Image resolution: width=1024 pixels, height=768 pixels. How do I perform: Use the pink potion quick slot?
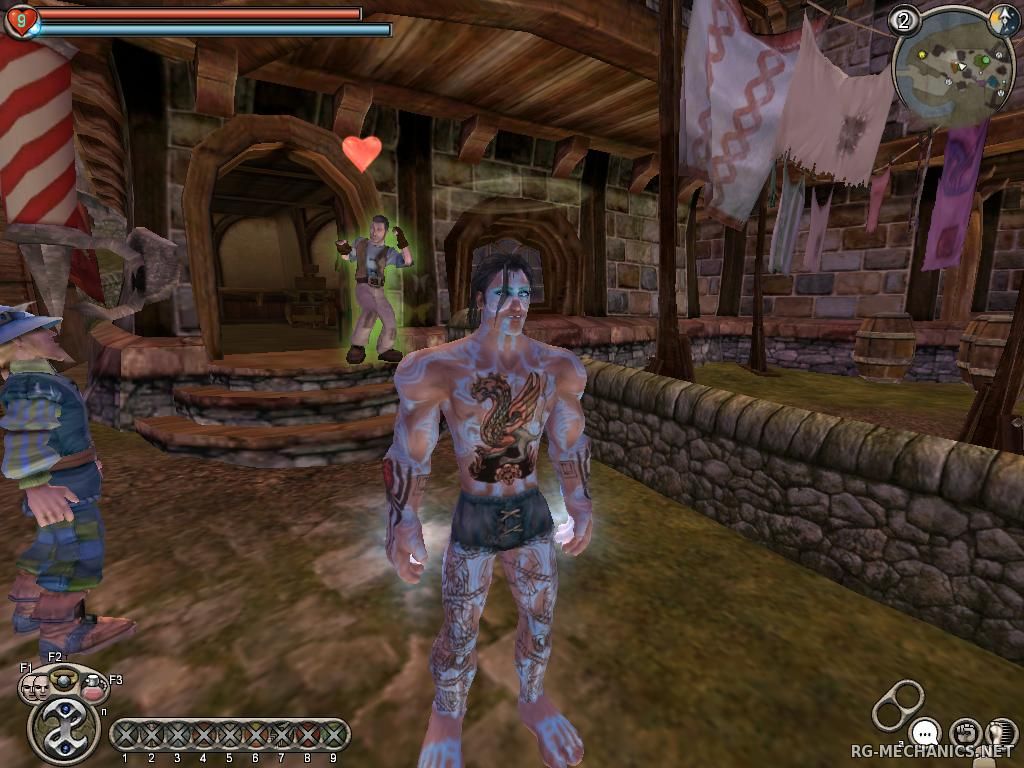(93, 687)
